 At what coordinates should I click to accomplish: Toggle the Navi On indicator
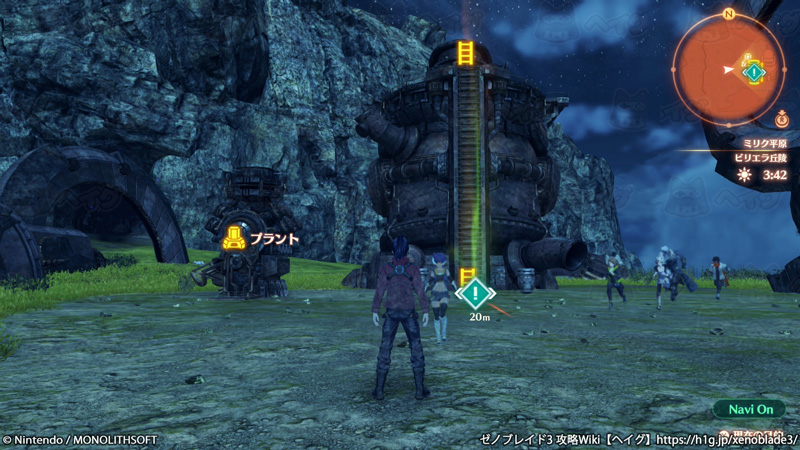pyautogui.click(x=749, y=408)
